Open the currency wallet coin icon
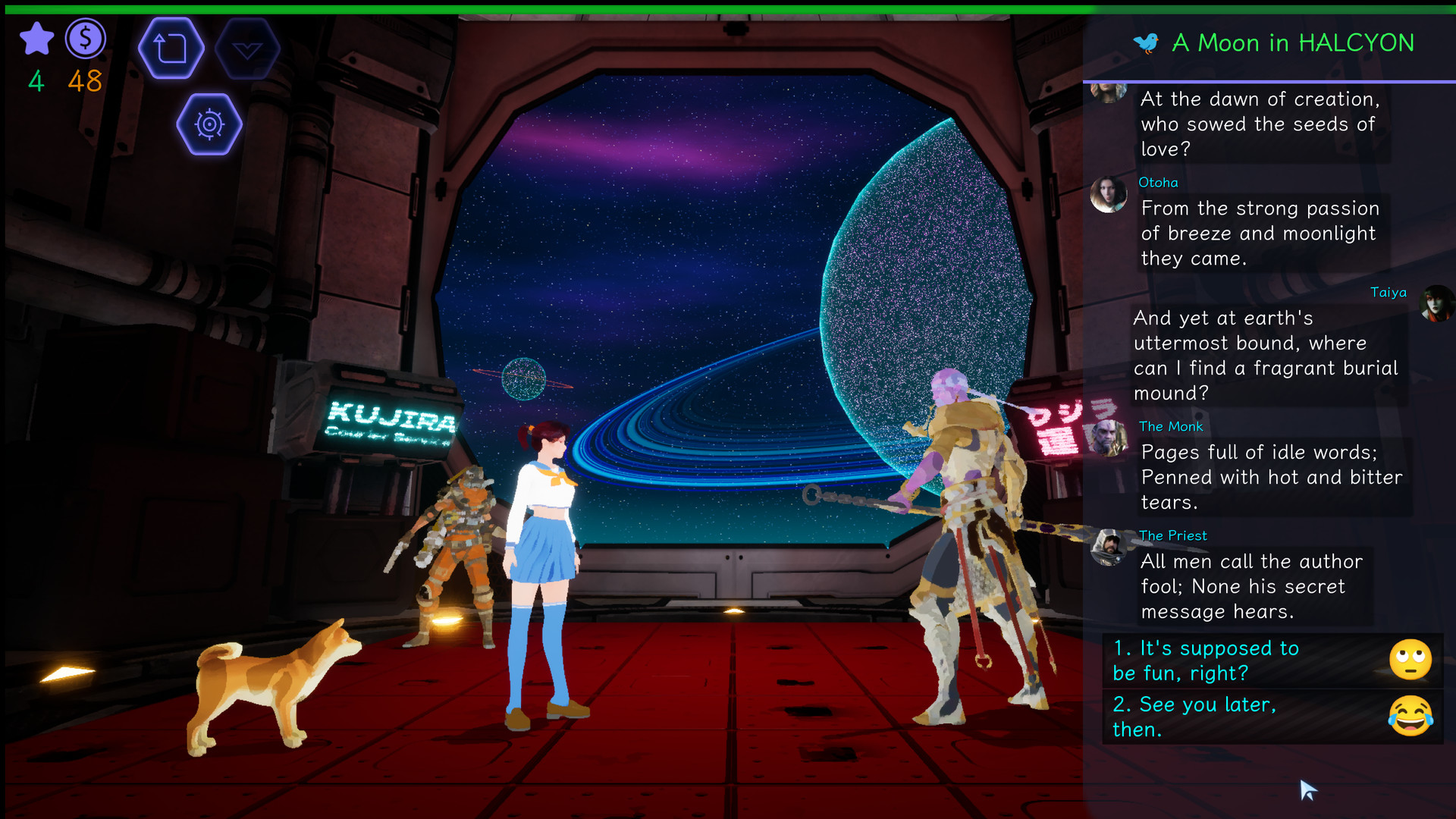1456x819 pixels. [x=86, y=39]
